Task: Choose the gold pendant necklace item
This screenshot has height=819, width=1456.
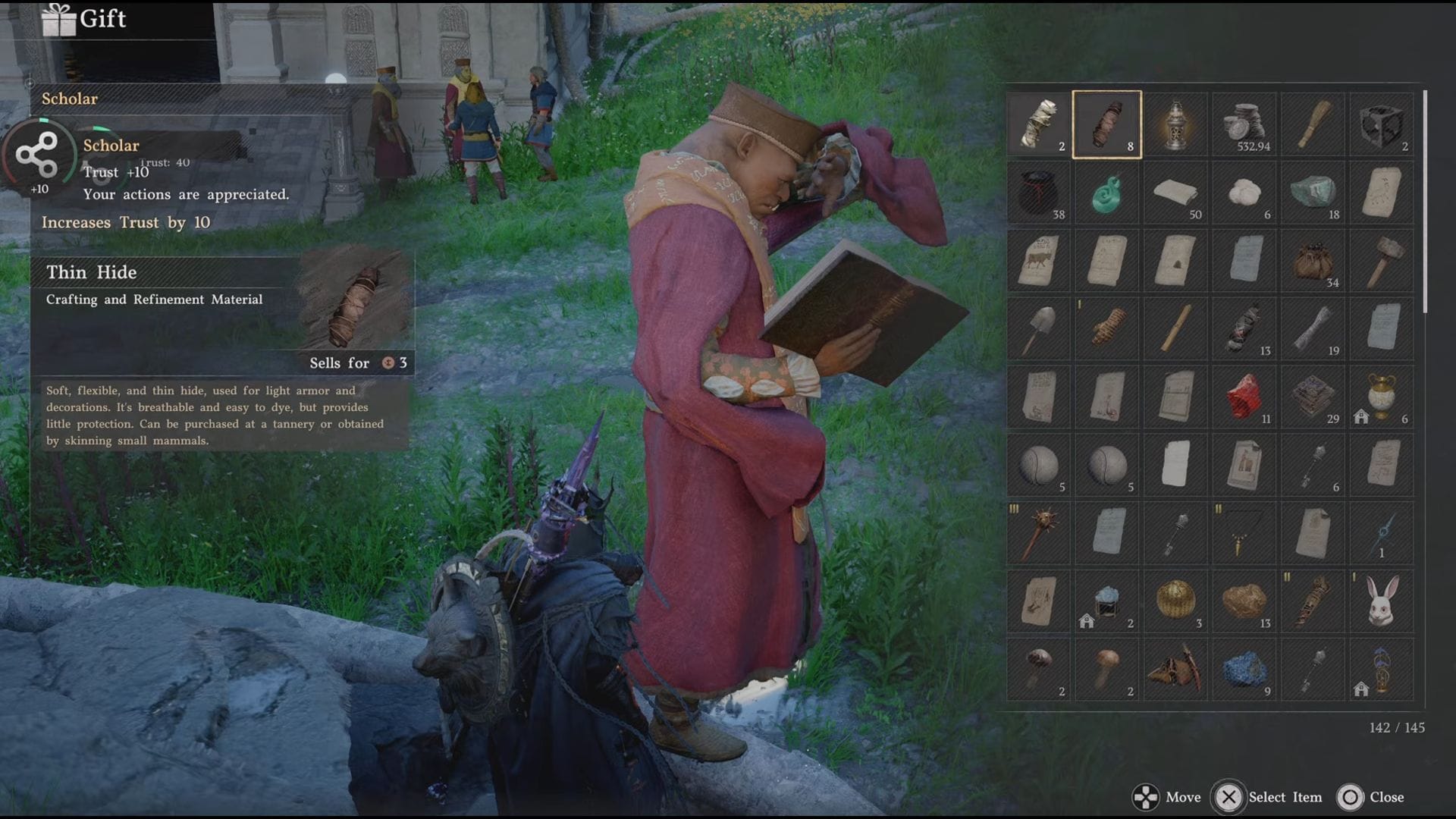Action: pyautogui.click(x=1244, y=533)
